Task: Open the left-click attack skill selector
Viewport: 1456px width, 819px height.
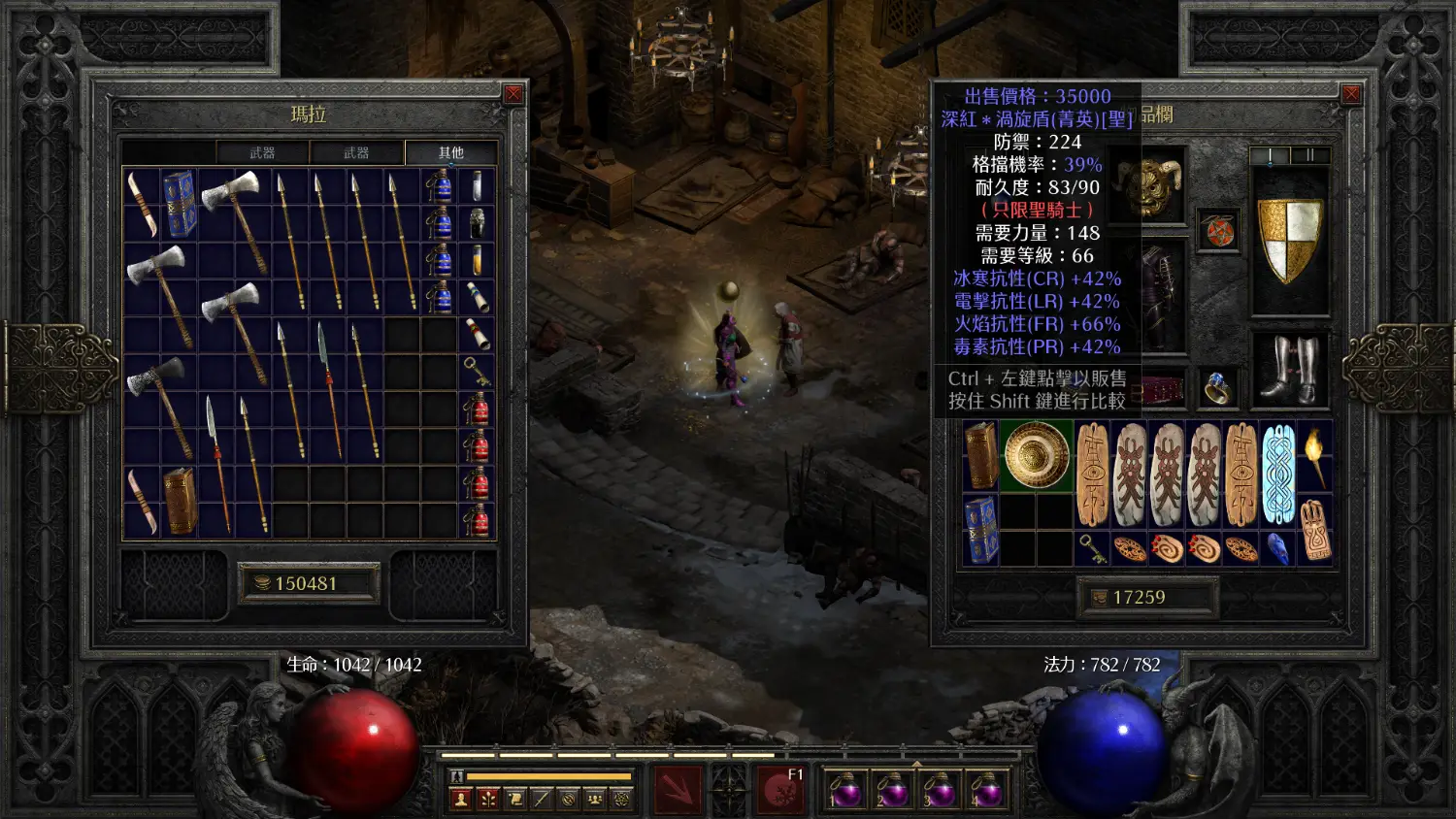Action: click(x=678, y=788)
